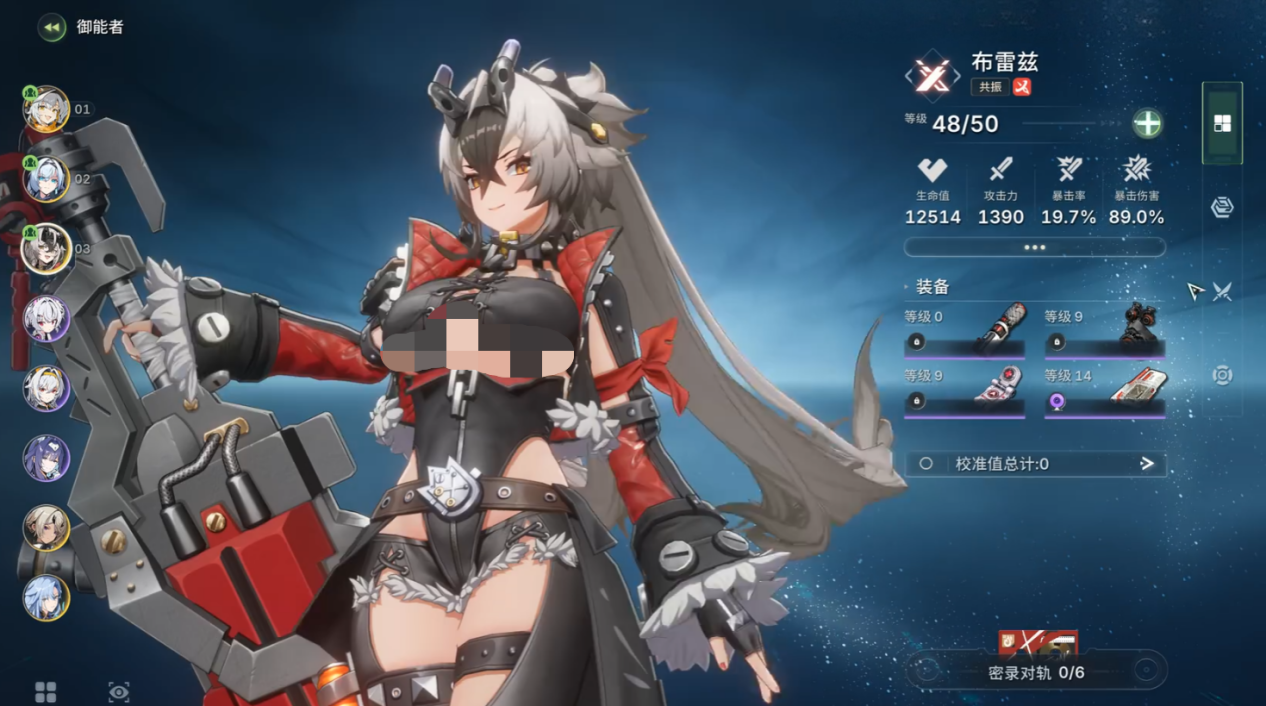The width and height of the screenshot is (1266, 706).
Task: Go back using the 御能者 back arrow
Action: pyautogui.click(x=52, y=27)
